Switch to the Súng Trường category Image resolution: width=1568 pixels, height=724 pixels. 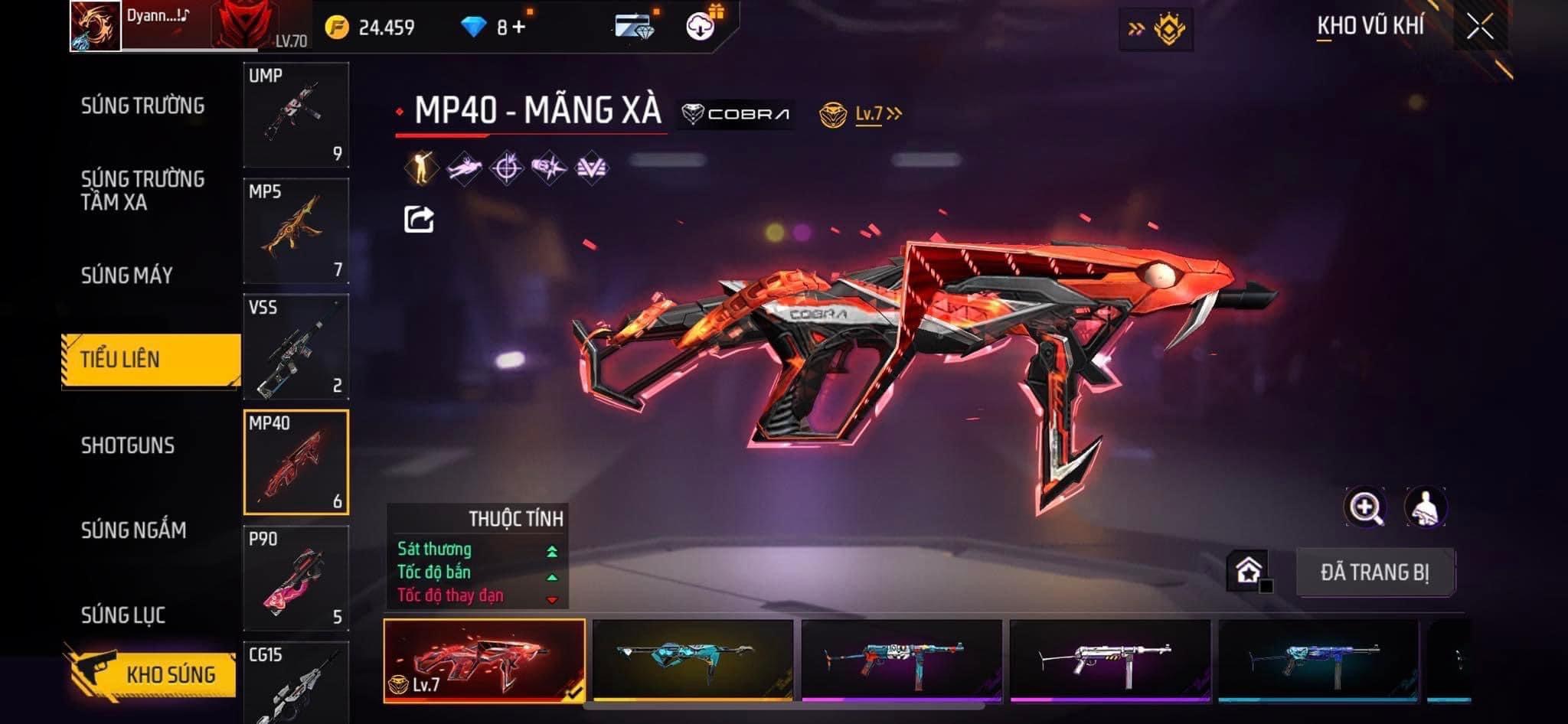(142, 106)
